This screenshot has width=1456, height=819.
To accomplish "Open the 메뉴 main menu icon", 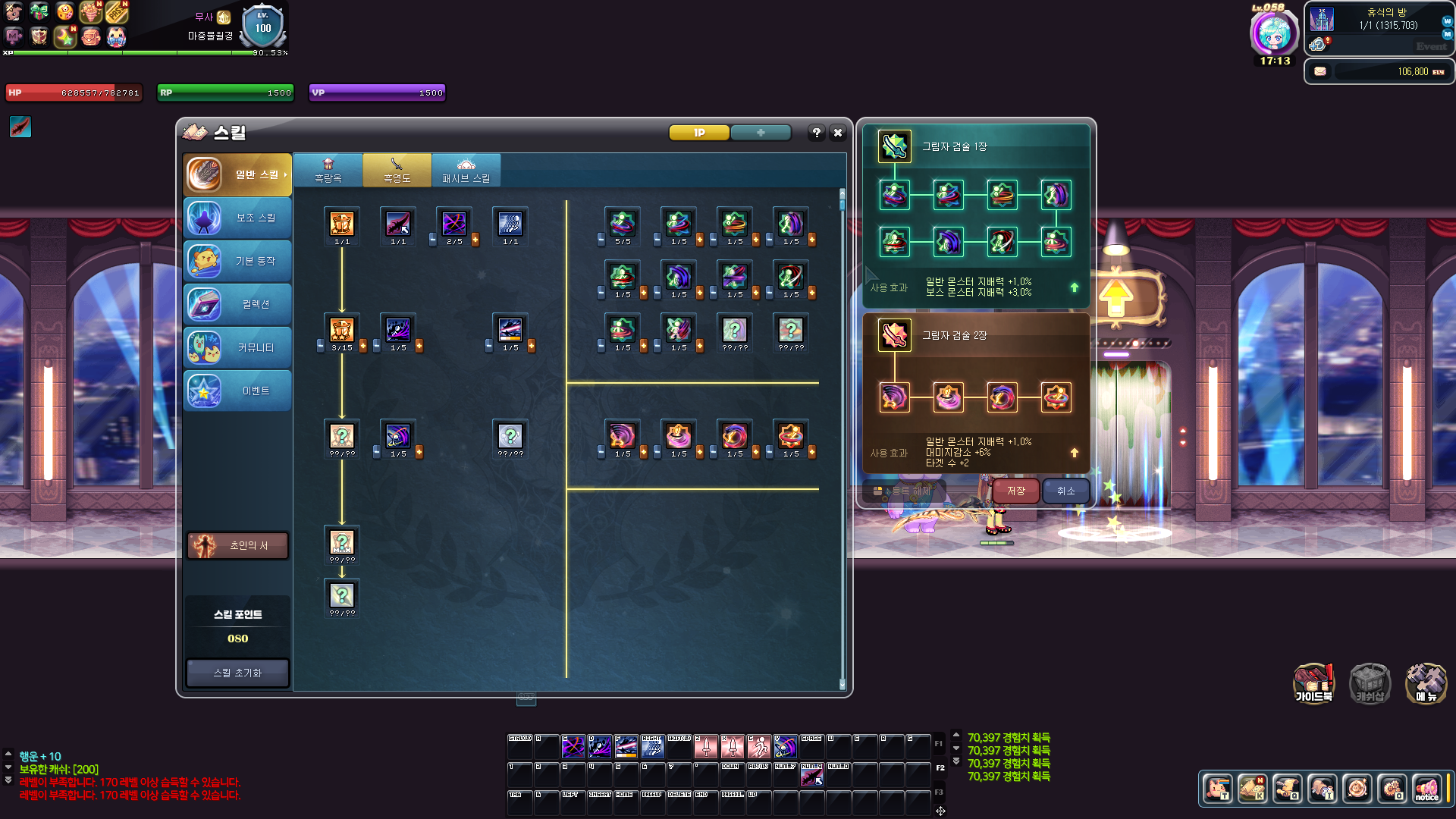I will coord(1426,682).
